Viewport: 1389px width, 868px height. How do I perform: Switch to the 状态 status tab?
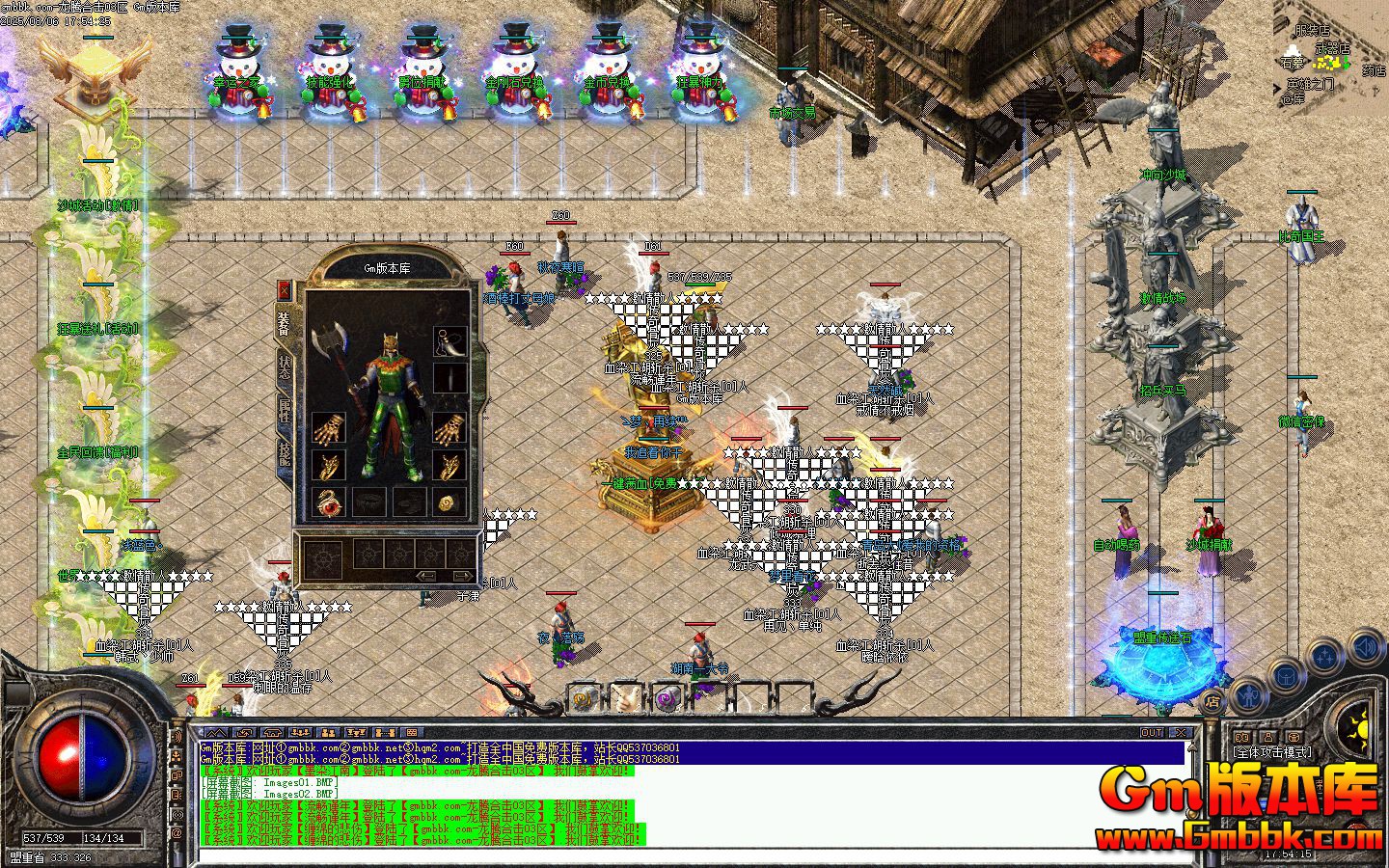pos(285,368)
